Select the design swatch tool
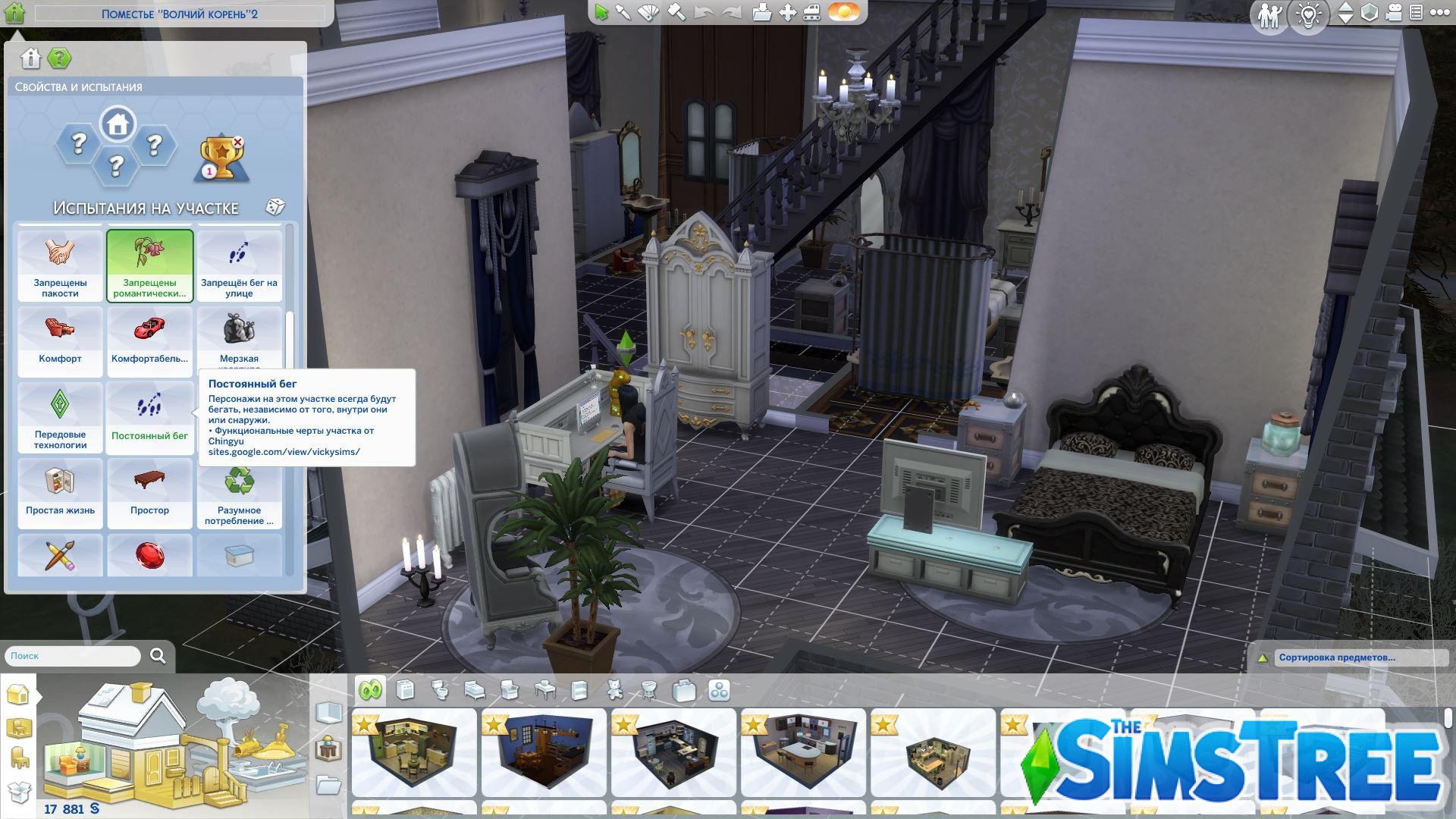The image size is (1456, 819). click(x=649, y=12)
